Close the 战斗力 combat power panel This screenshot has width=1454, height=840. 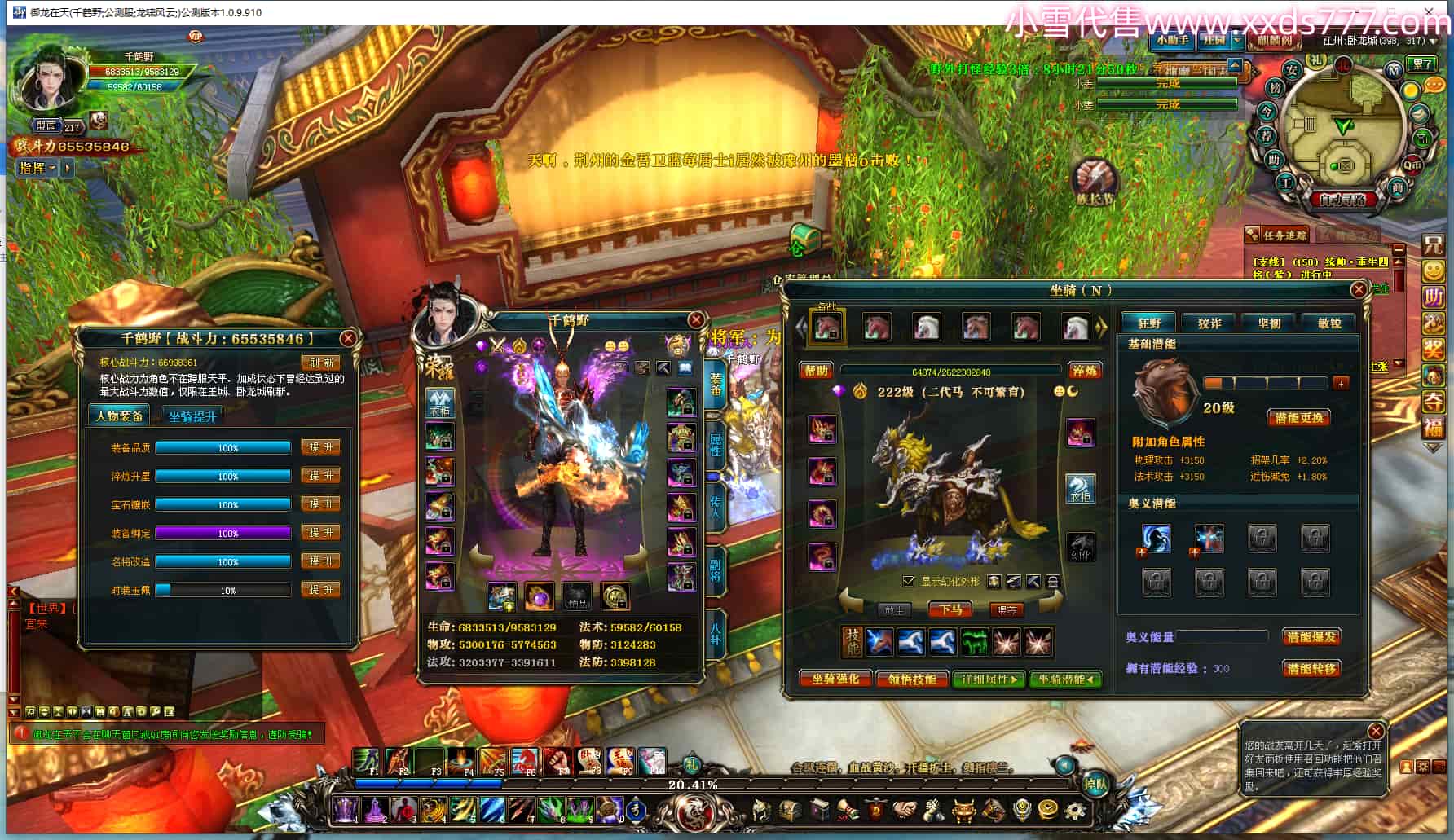(x=348, y=338)
